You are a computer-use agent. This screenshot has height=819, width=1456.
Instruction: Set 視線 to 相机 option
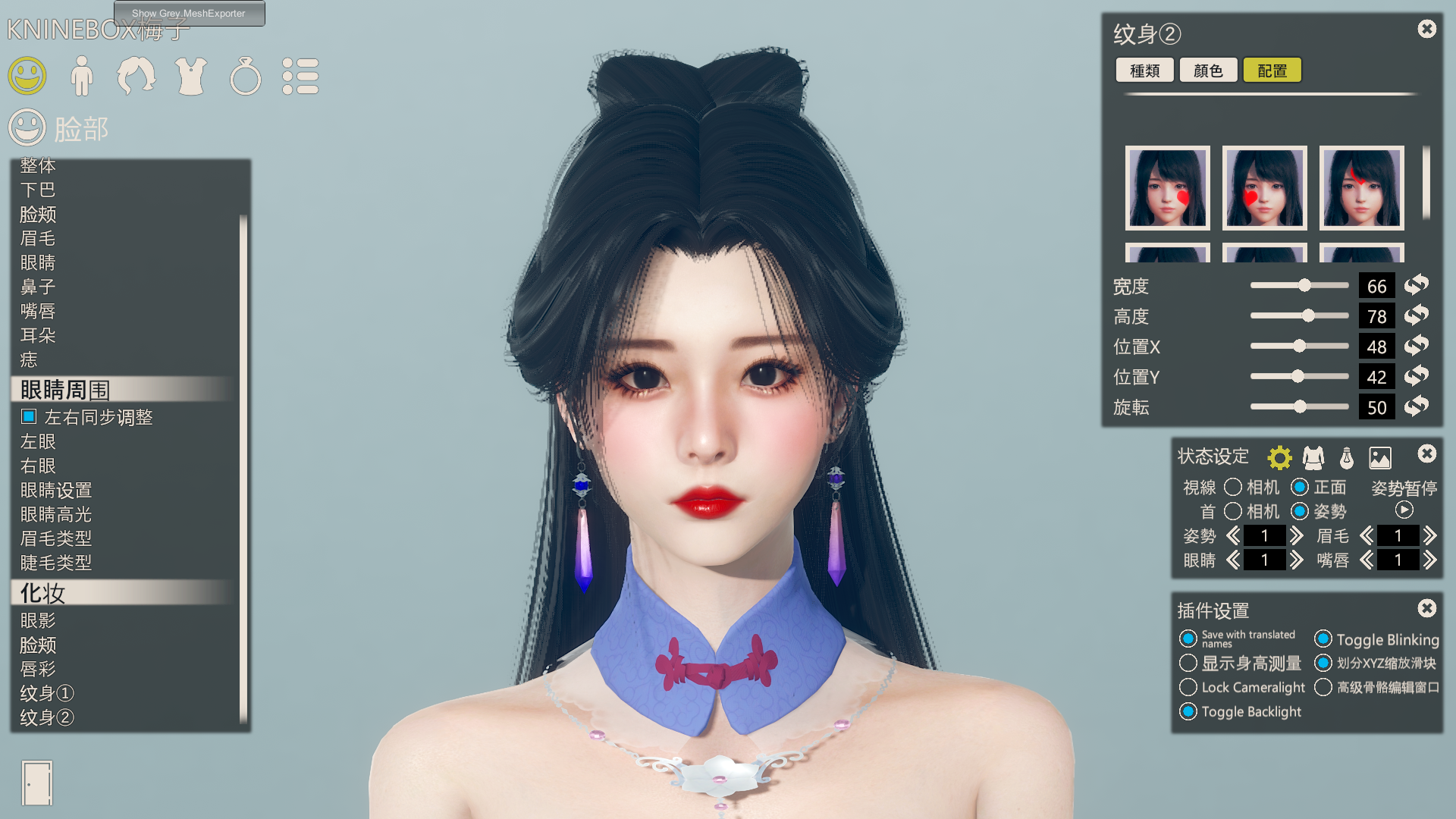[x=1233, y=487]
